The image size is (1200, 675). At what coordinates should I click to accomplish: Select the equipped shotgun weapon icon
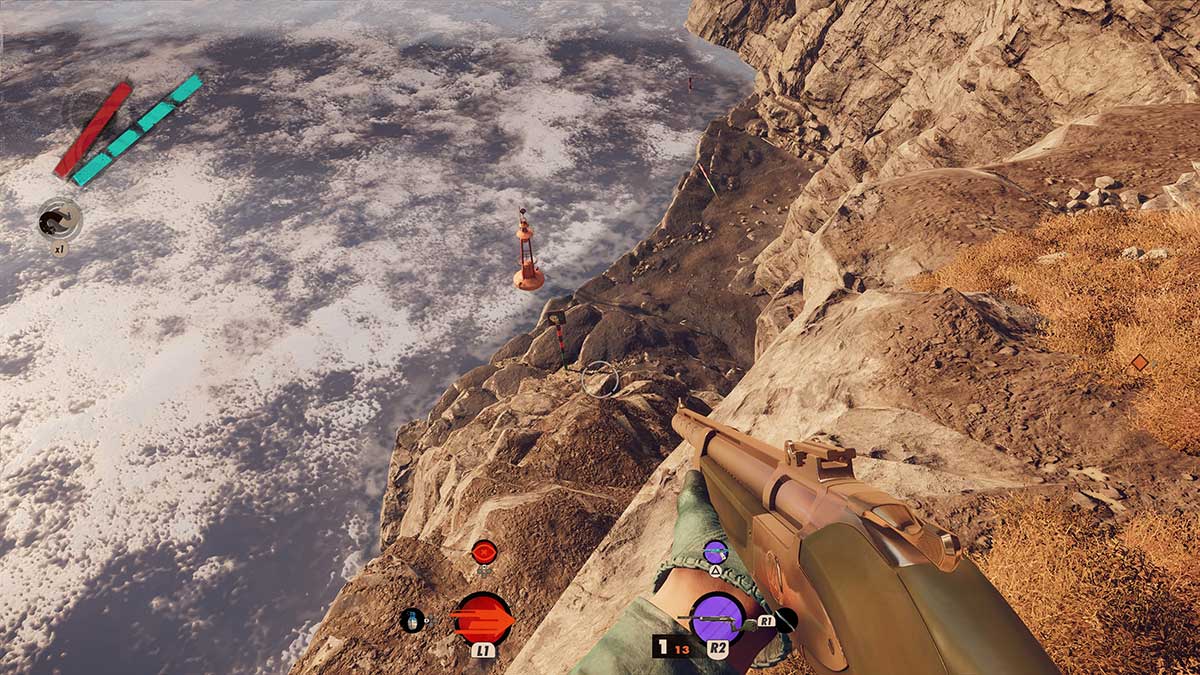click(x=717, y=619)
